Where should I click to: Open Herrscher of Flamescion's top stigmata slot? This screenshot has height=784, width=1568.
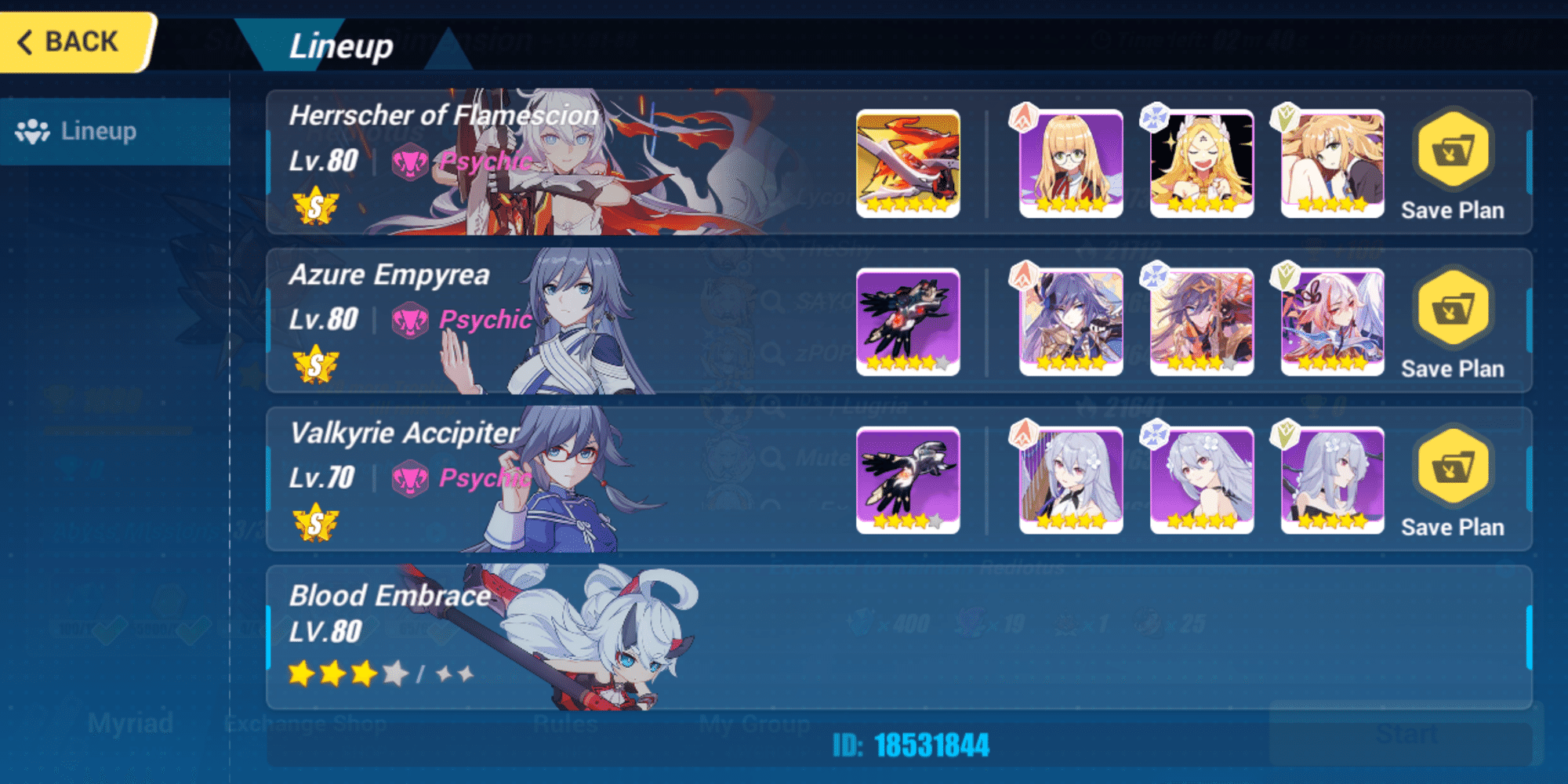(1071, 163)
